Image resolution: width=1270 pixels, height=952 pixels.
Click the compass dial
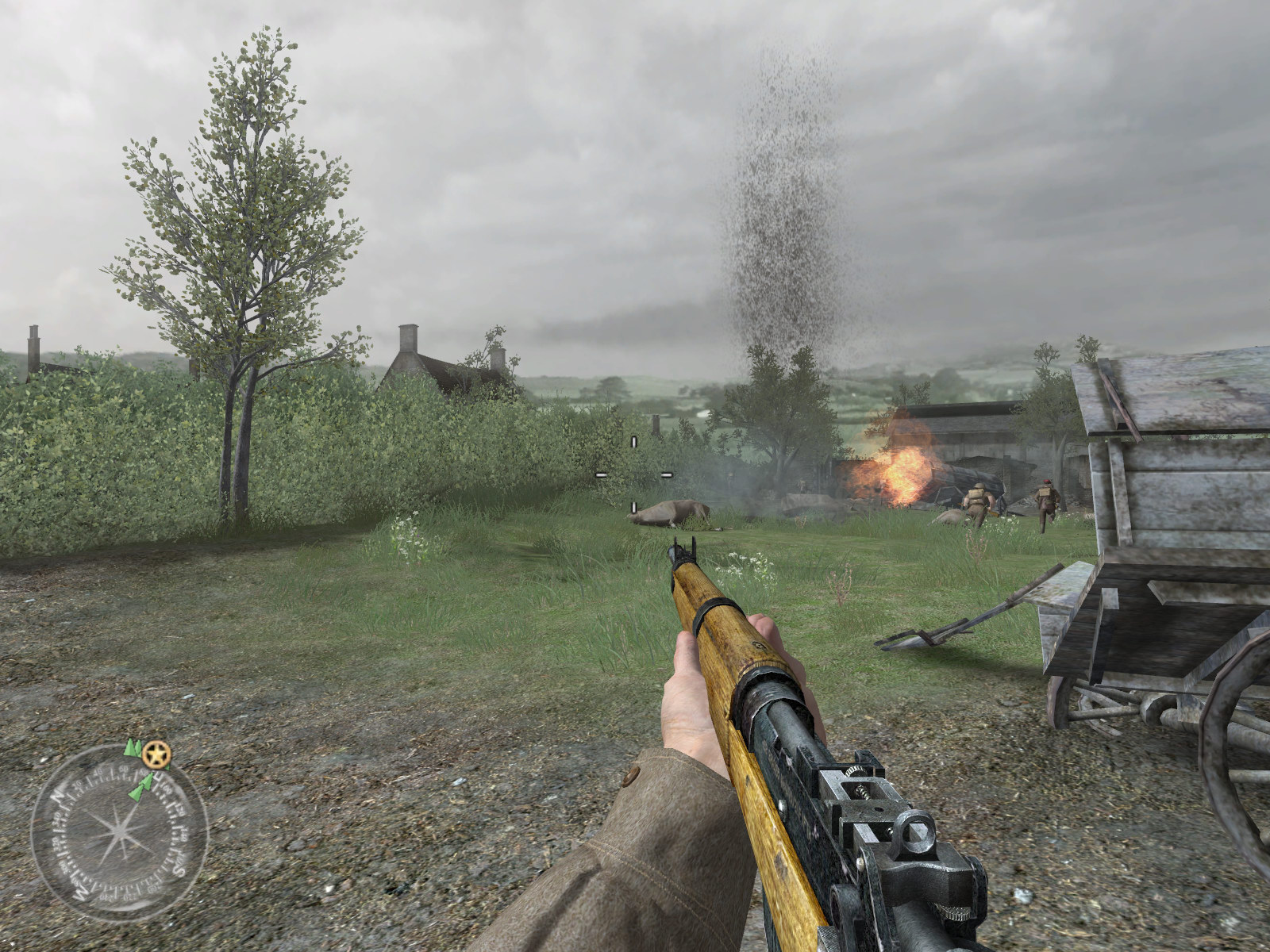coord(118,833)
